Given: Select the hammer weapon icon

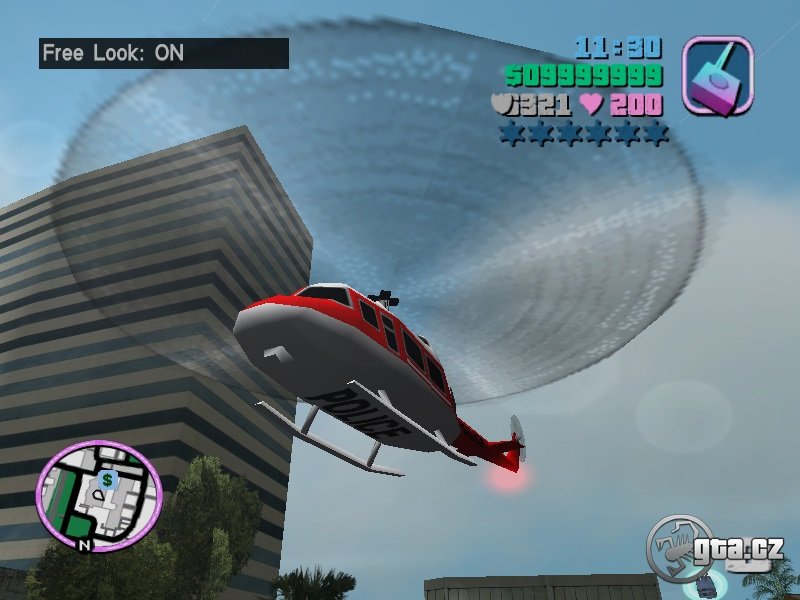Looking at the screenshot, I should pos(716,73).
